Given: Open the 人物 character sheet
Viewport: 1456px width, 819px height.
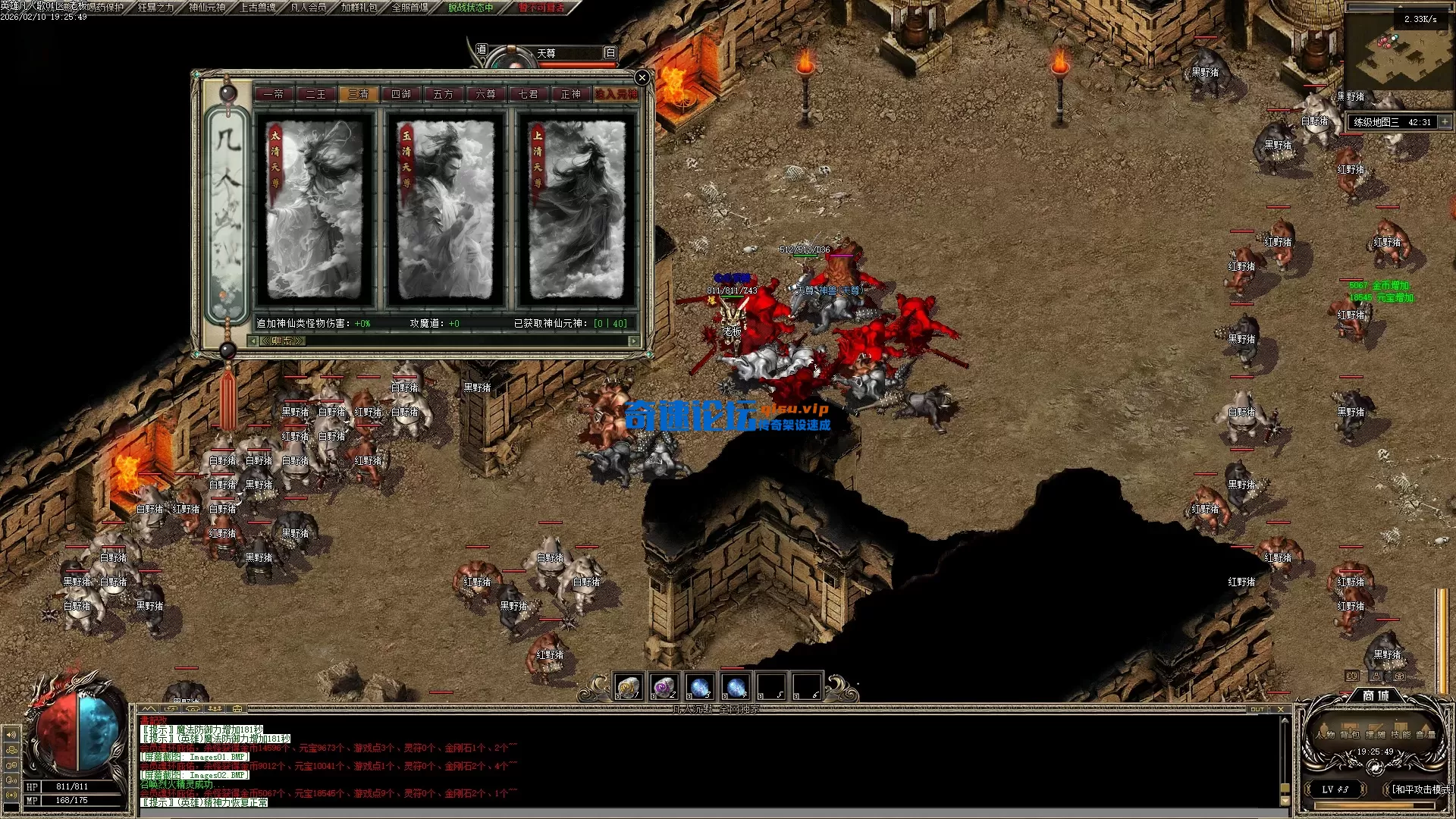Looking at the screenshot, I should click(x=1325, y=734).
